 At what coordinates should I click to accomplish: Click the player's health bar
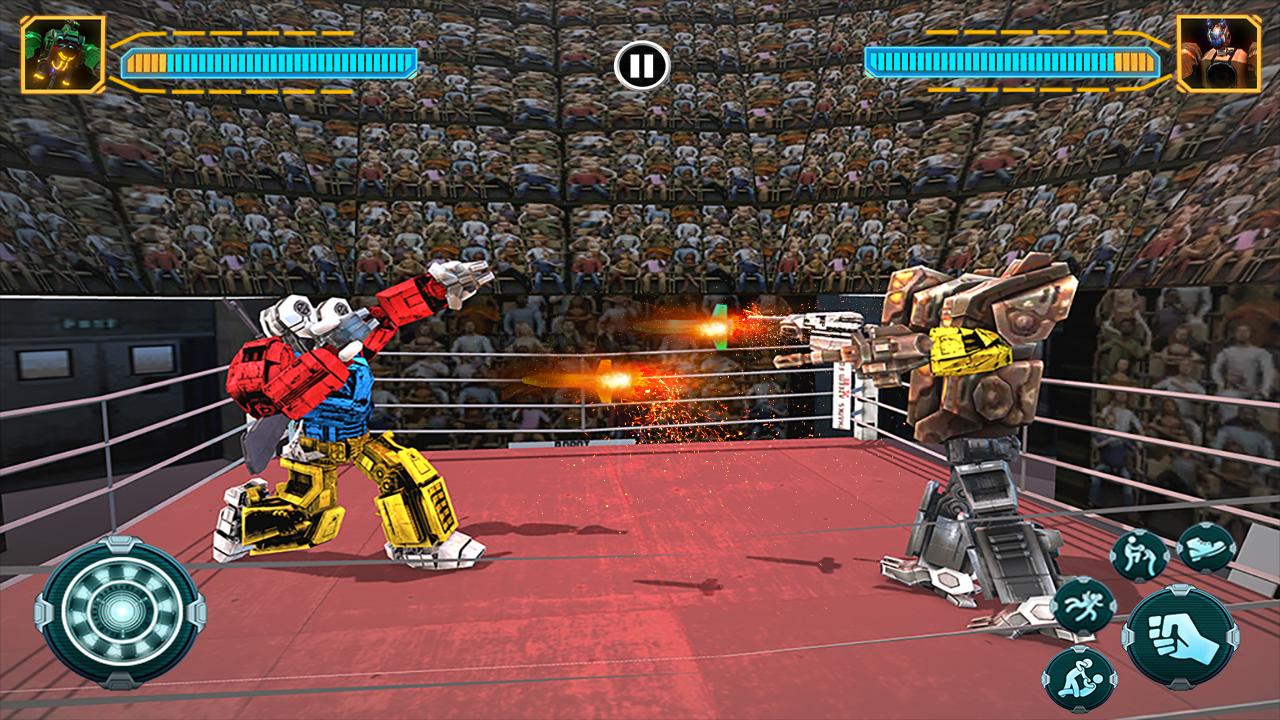(x=270, y=62)
